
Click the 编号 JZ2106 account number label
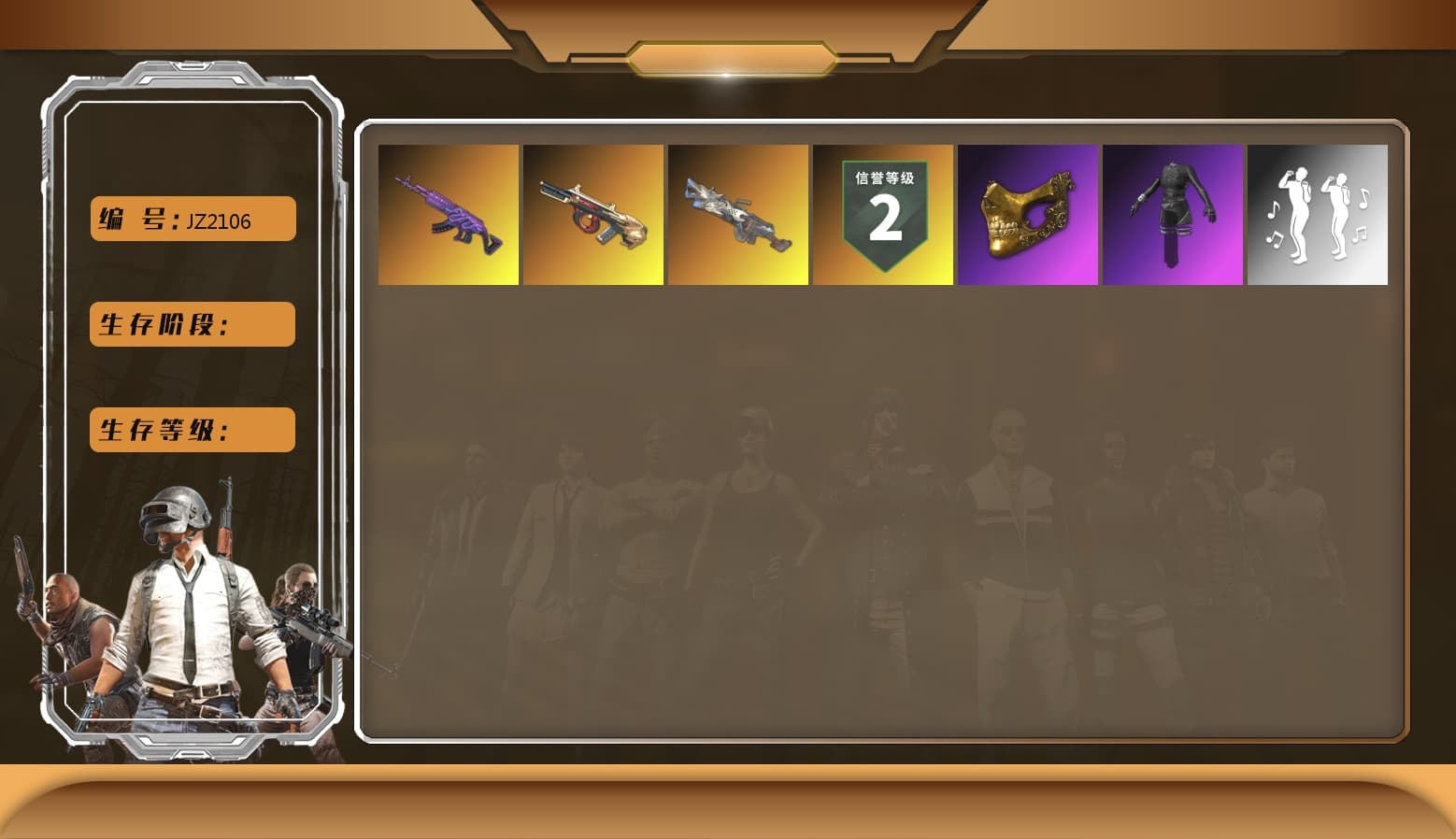(x=191, y=218)
